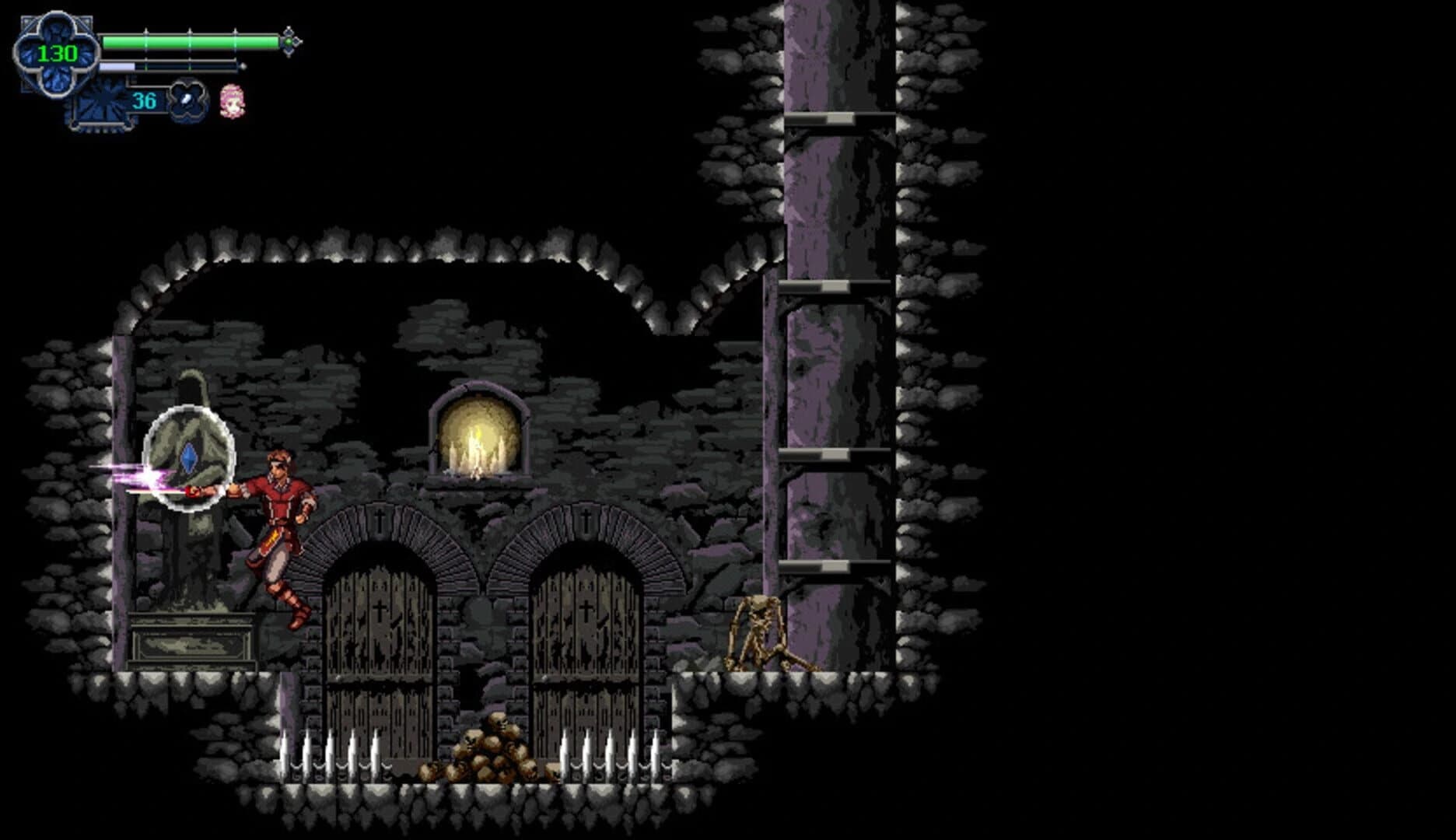Click the spikes right of the skull pile
Screen dimensions: 1456x840
(x=614, y=754)
